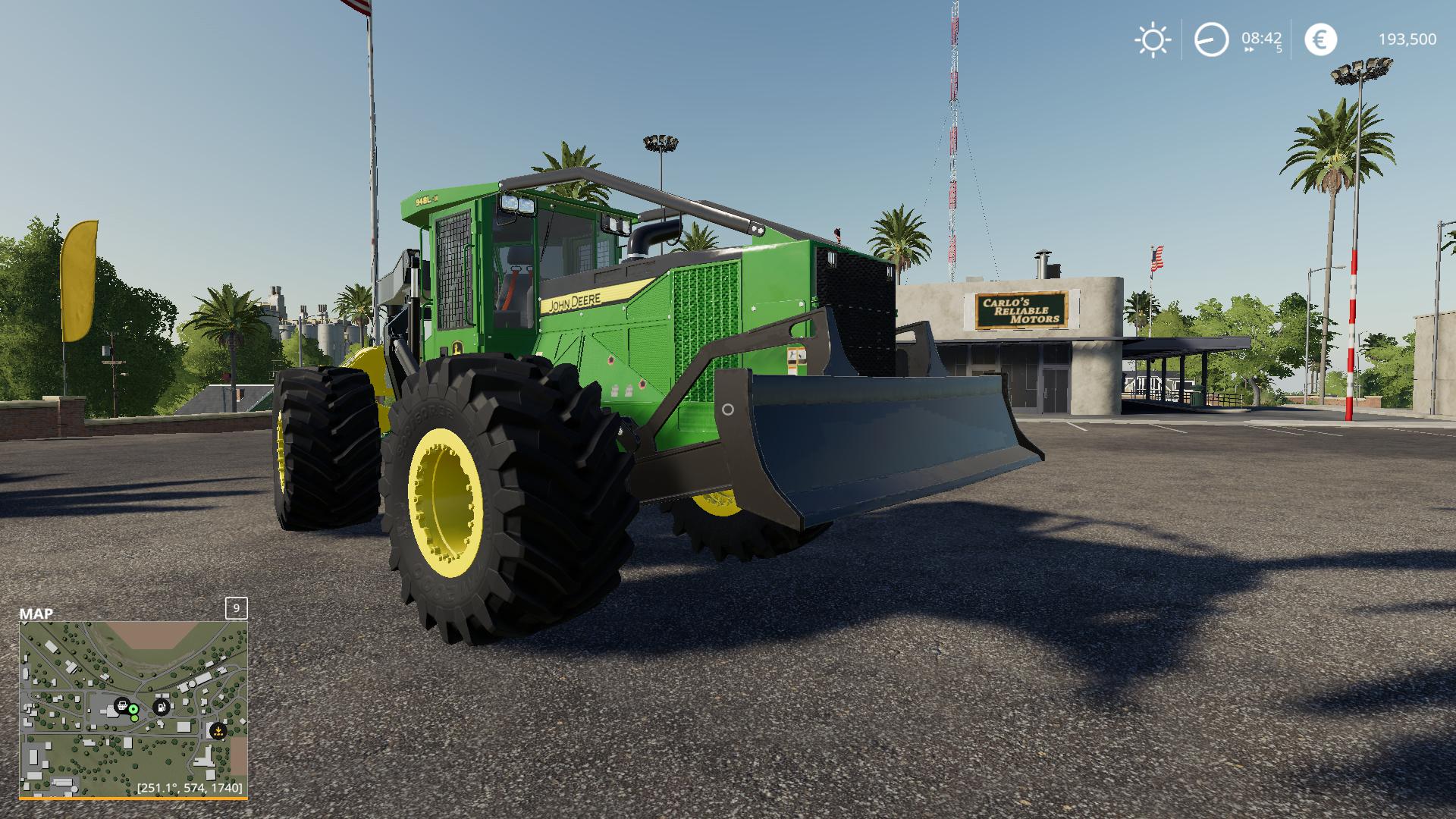Click the sun weather icon
The image size is (1456, 819).
tap(1153, 39)
